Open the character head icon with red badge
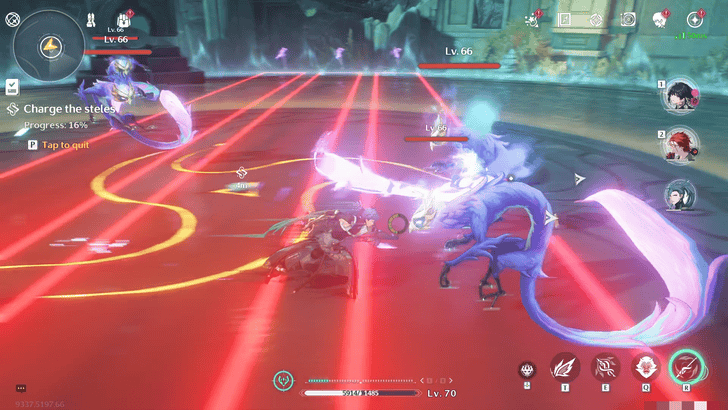Screen dimensions: 728x410 pos(660,19)
